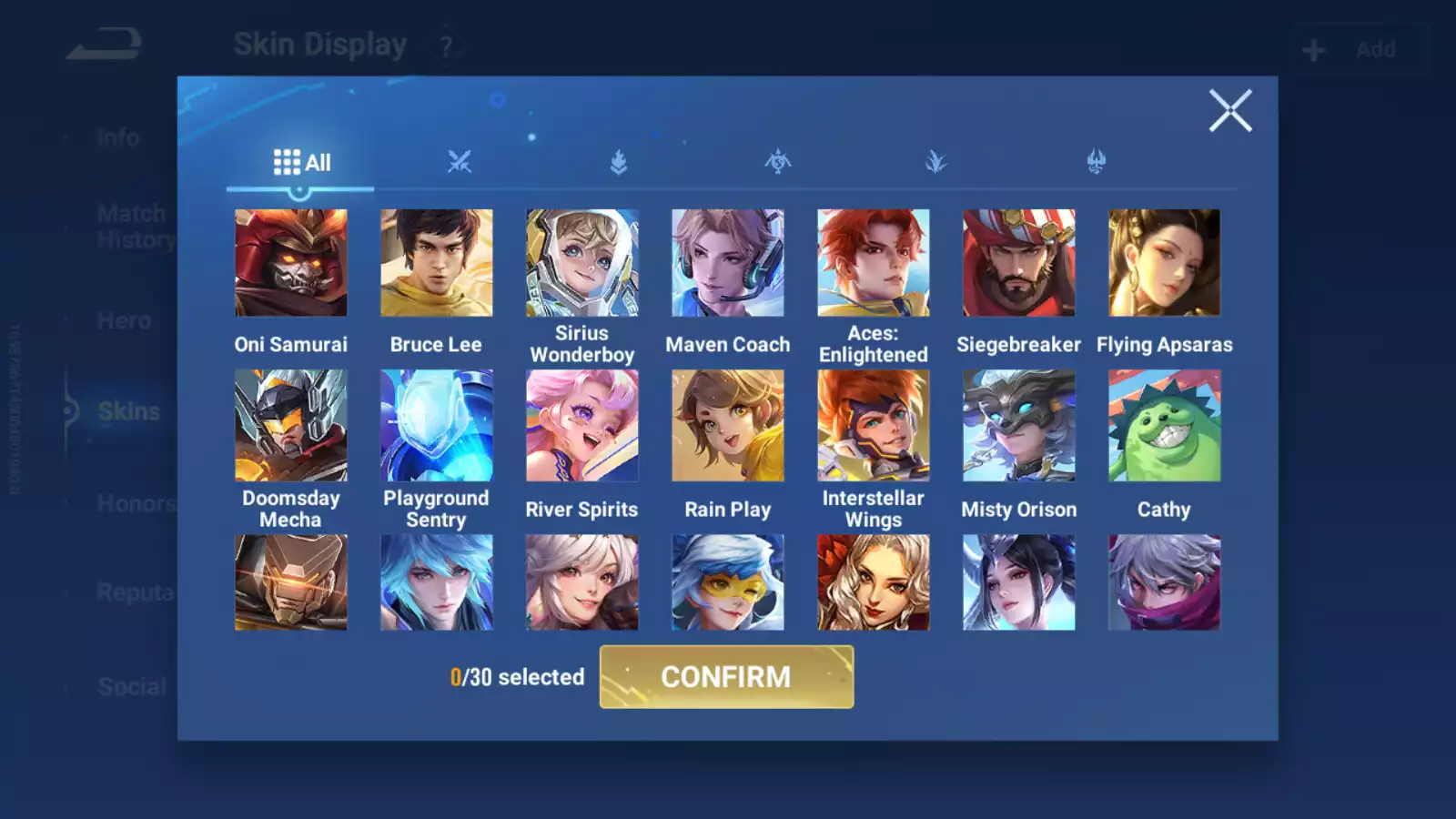This screenshot has width=1456, height=819.
Task: Expand the Hero section in the sidebar
Action: point(125,320)
